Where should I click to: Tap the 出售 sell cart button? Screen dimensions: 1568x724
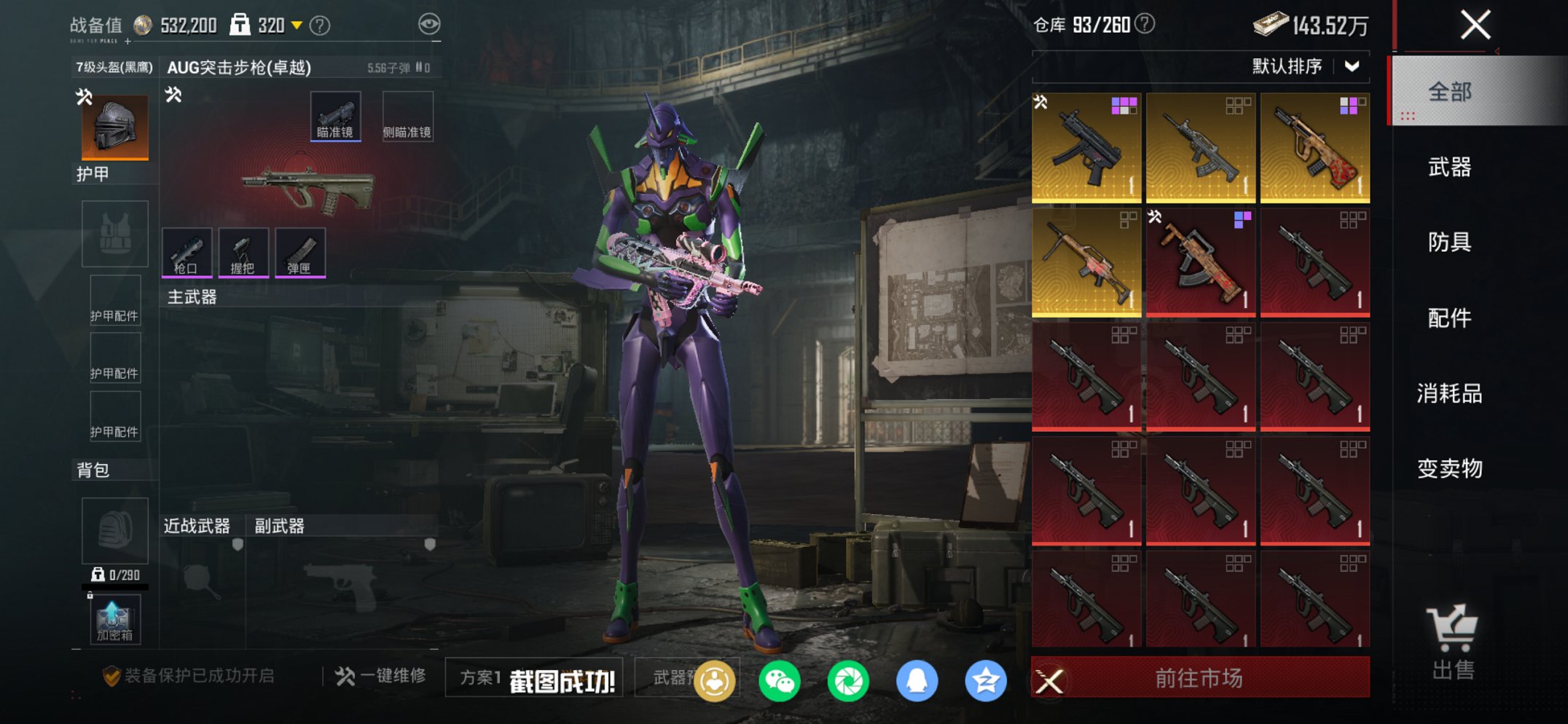1453,642
